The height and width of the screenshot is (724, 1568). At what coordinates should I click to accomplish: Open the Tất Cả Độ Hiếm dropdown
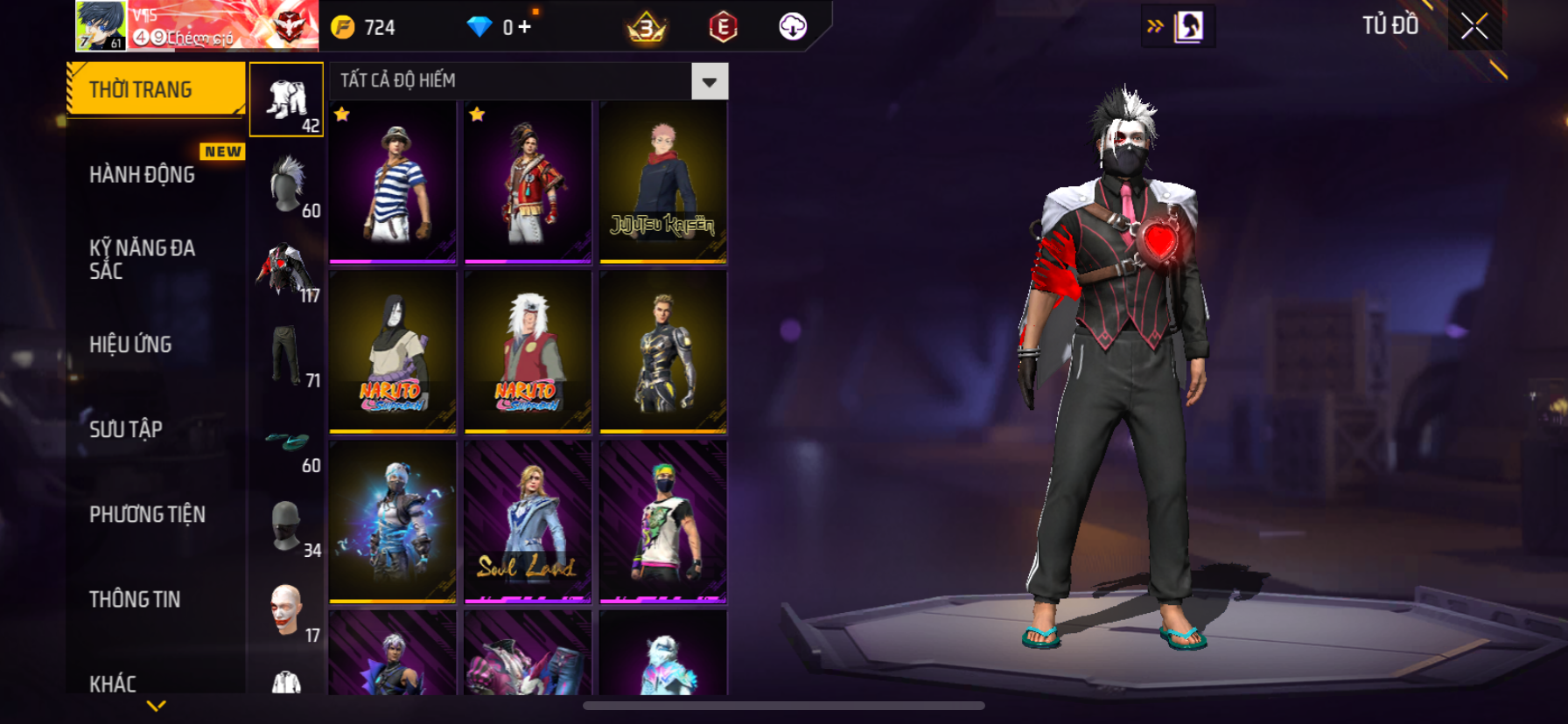click(x=709, y=82)
